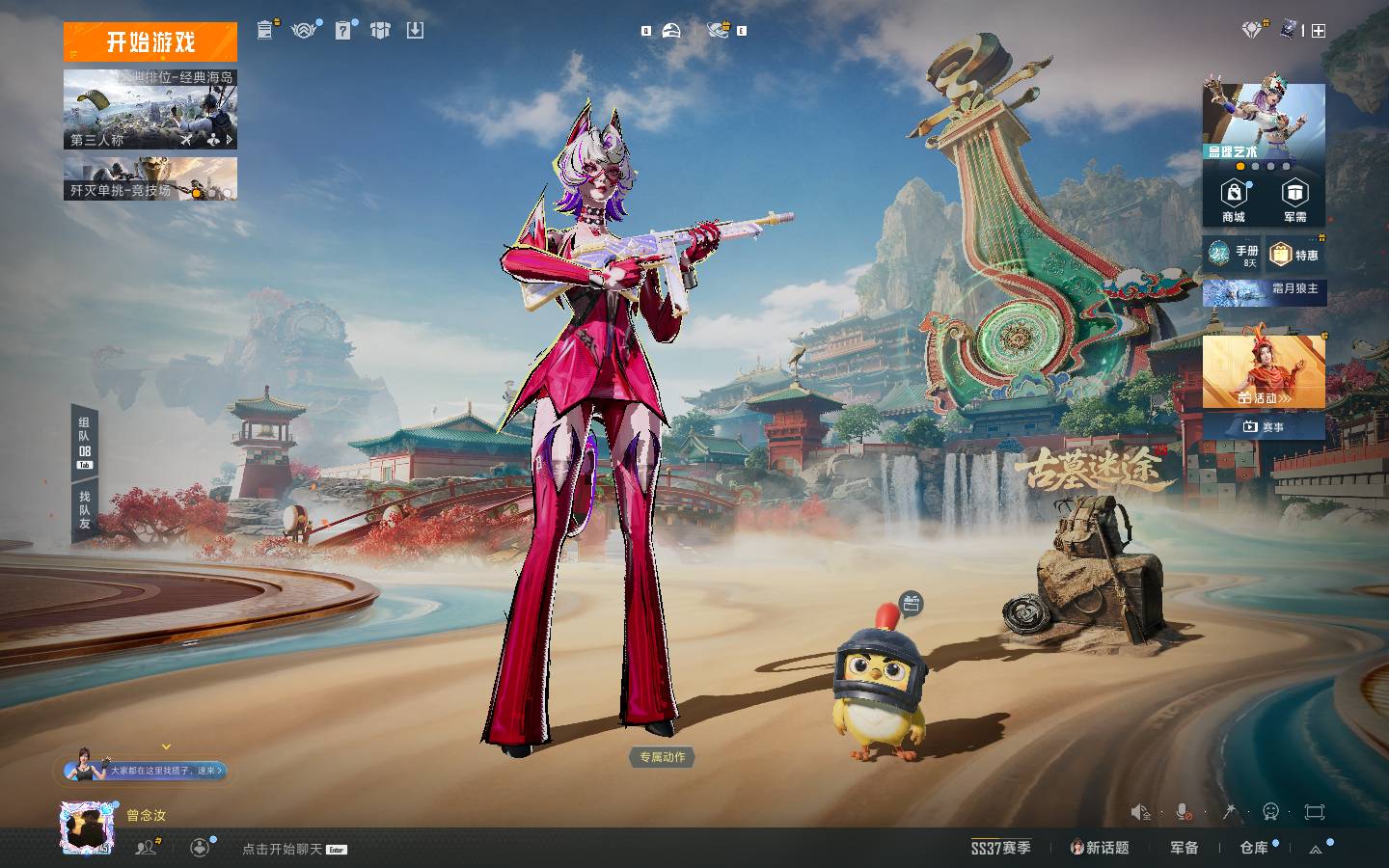Open the 仓库 inventory menu
This screenshot has height=868, width=1389.
click(1254, 848)
